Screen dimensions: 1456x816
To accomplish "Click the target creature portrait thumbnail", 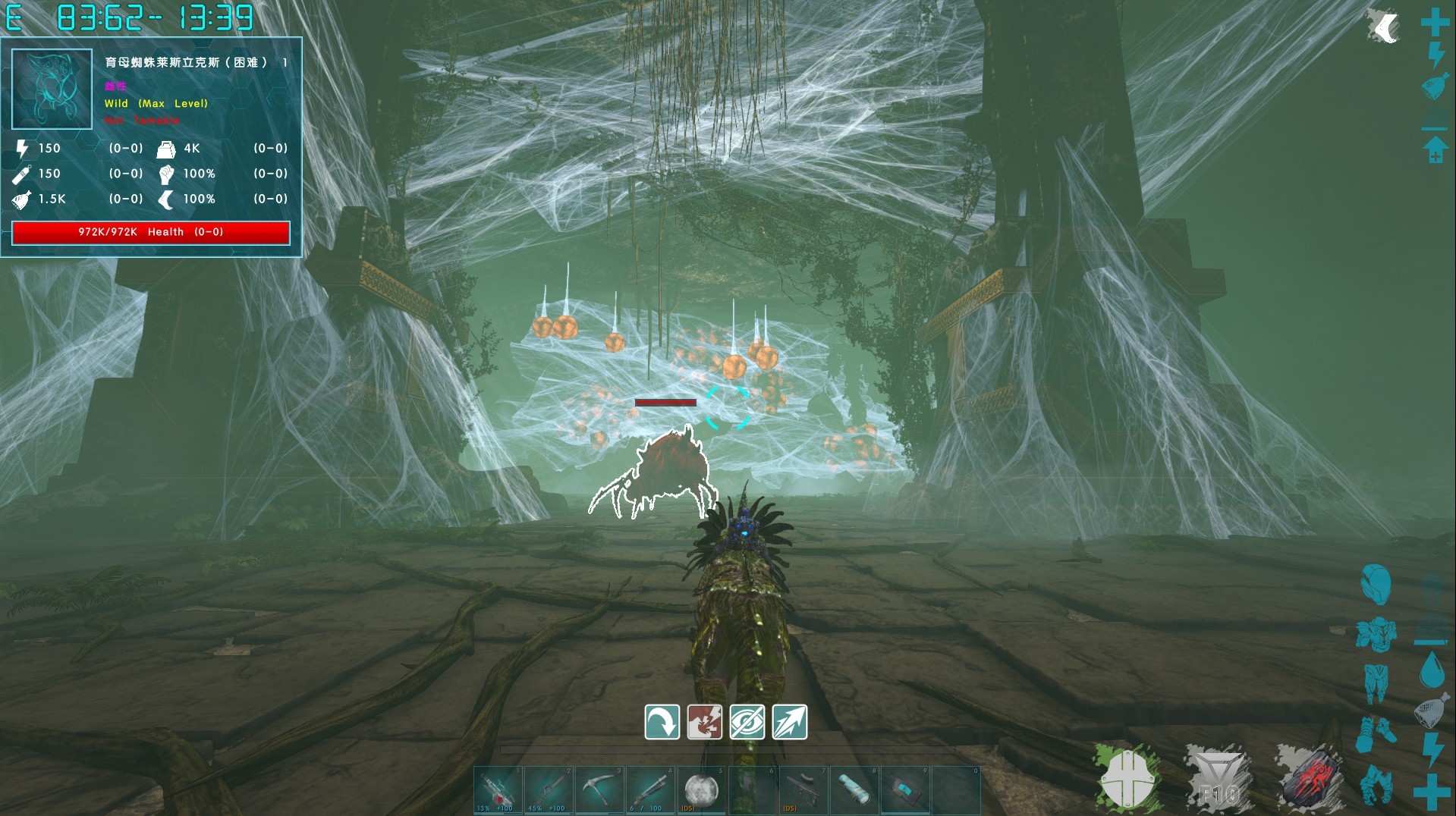I will pyautogui.click(x=52, y=89).
